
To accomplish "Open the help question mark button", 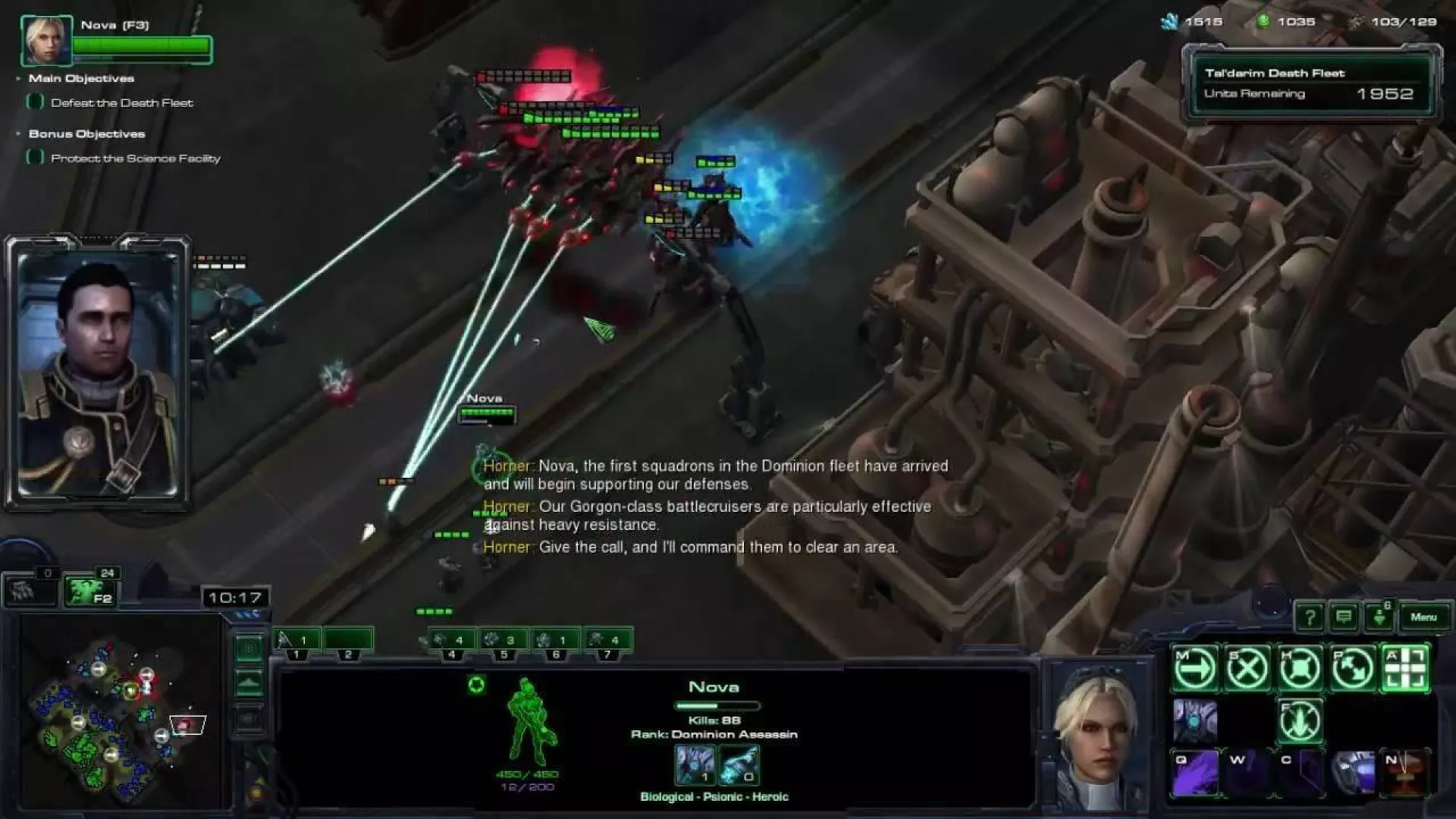I will coord(1310,617).
